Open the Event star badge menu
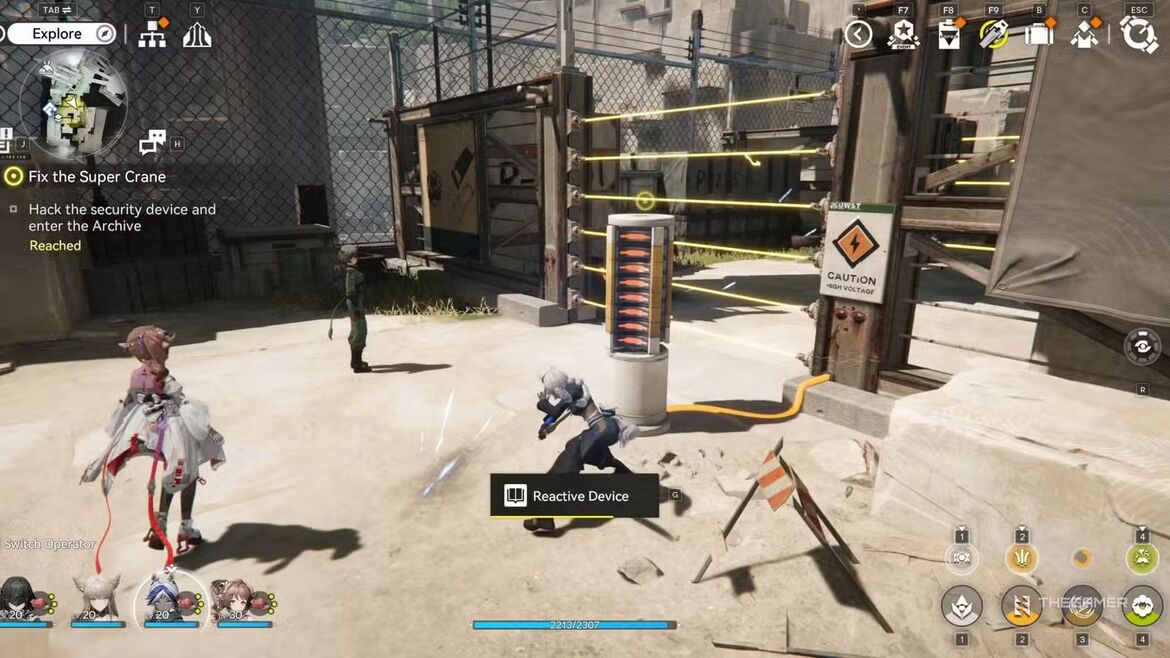The image size is (1170, 658). click(x=903, y=35)
